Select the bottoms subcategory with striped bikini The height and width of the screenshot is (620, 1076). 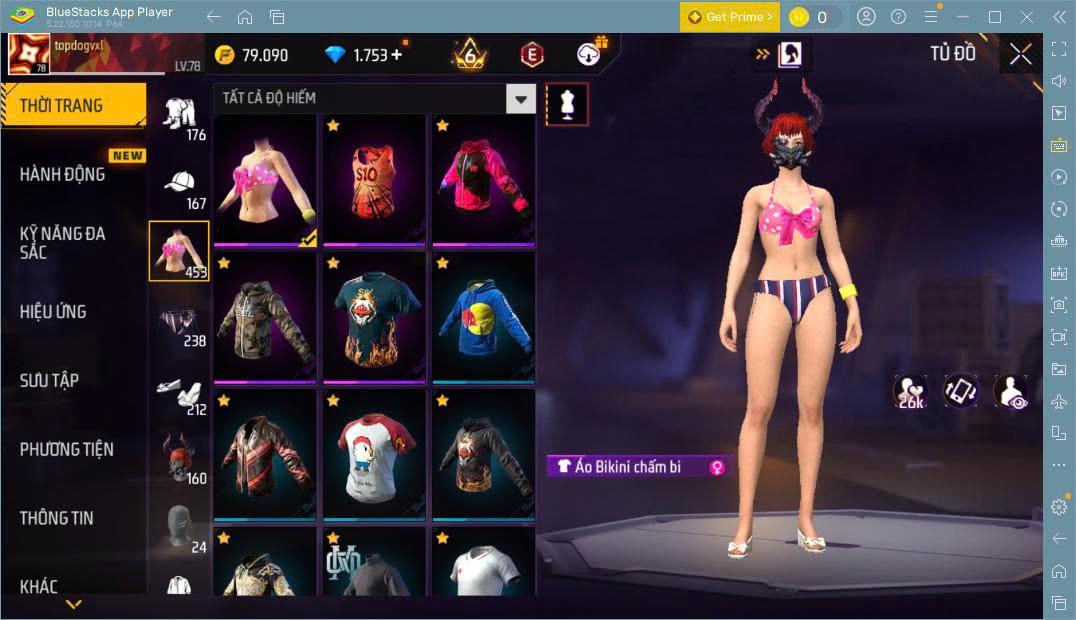(180, 323)
